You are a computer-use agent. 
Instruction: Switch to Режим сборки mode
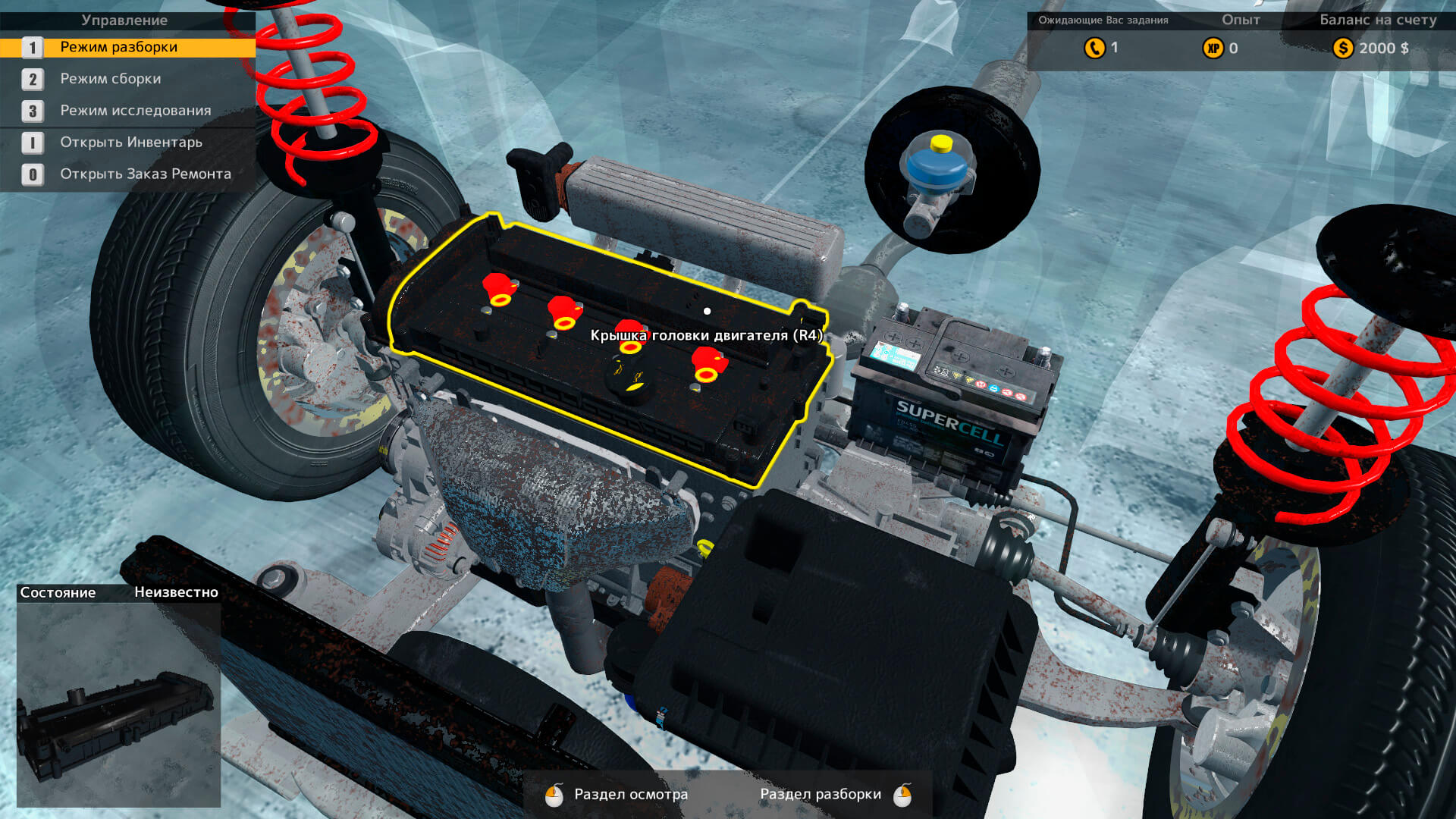point(111,79)
